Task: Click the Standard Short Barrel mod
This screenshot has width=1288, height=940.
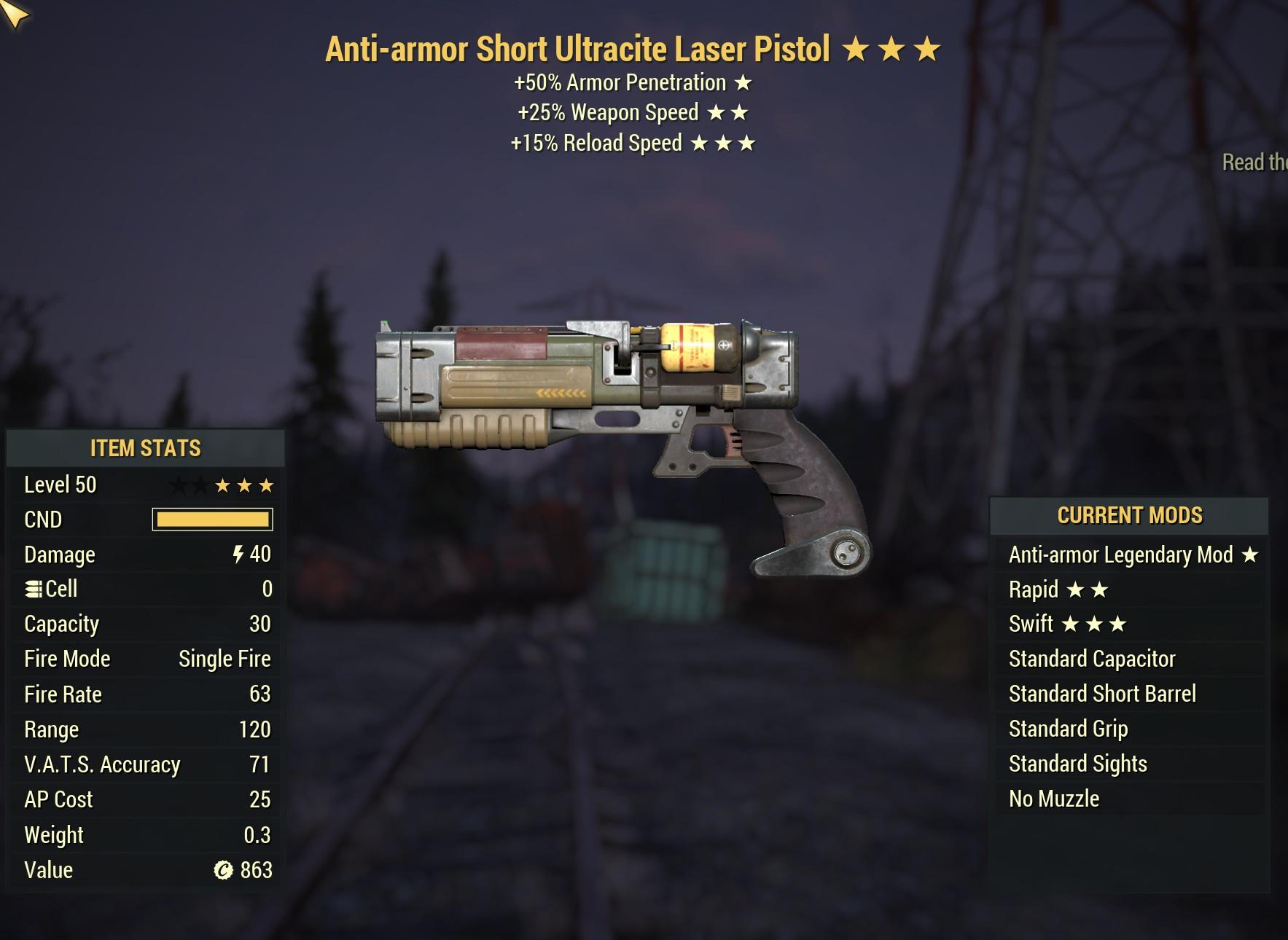Action: 1103,694
